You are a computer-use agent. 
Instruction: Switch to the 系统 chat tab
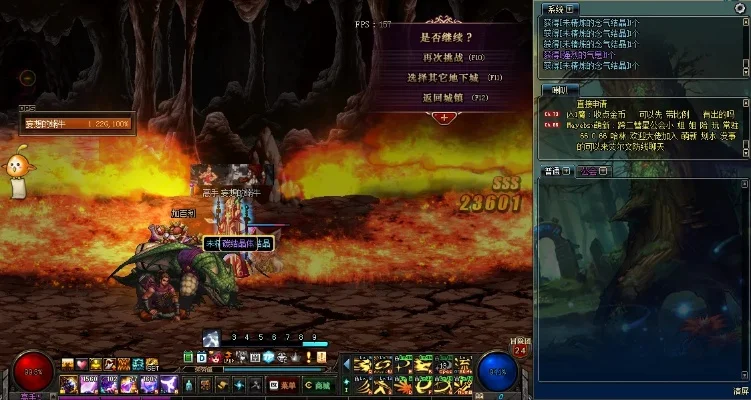[x=558, y=7]
